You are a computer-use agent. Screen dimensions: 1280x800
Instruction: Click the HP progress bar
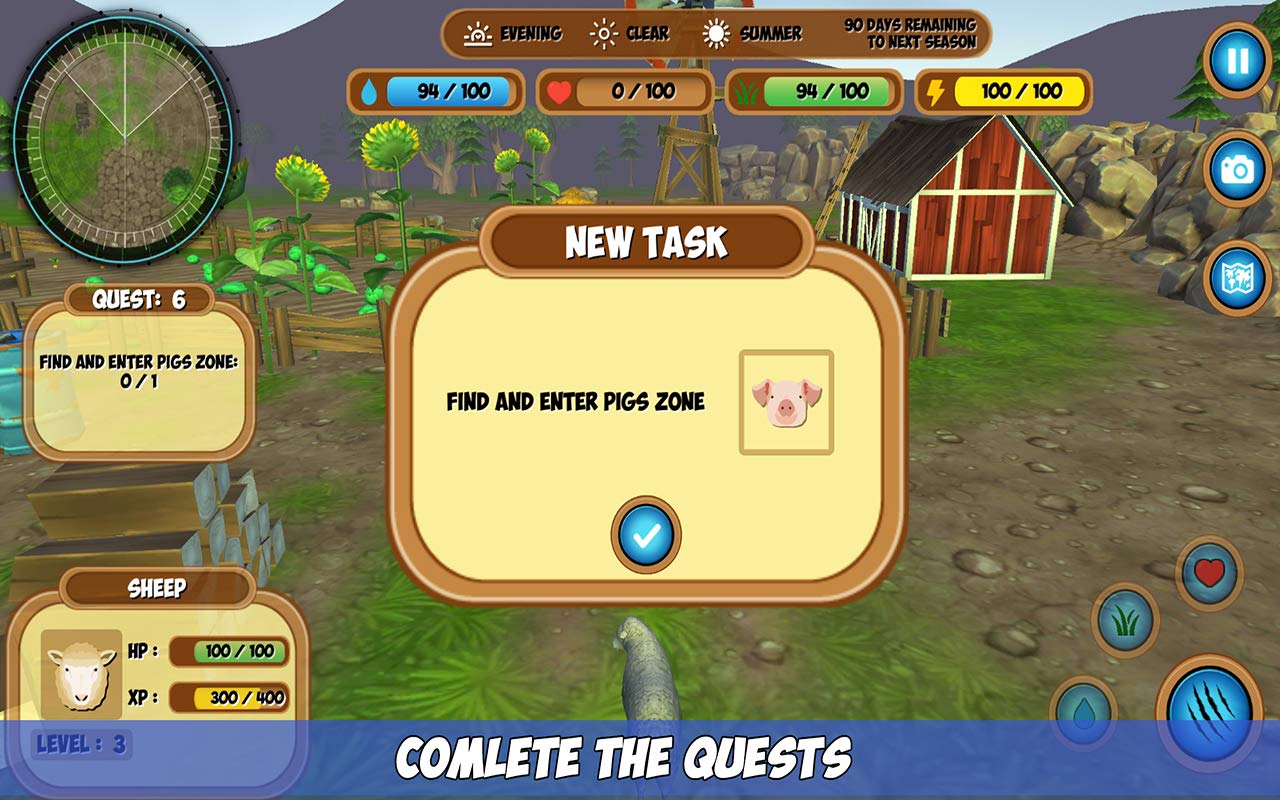point(228,650)
